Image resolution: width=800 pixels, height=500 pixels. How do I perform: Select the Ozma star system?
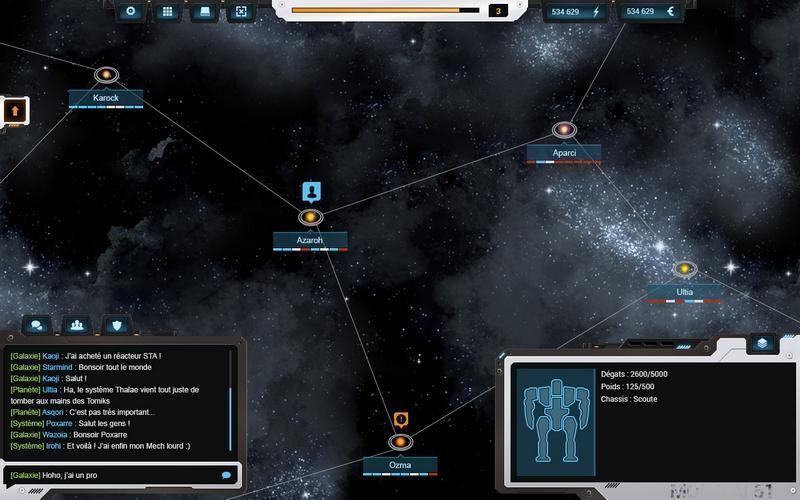click(x=400, y=442)
